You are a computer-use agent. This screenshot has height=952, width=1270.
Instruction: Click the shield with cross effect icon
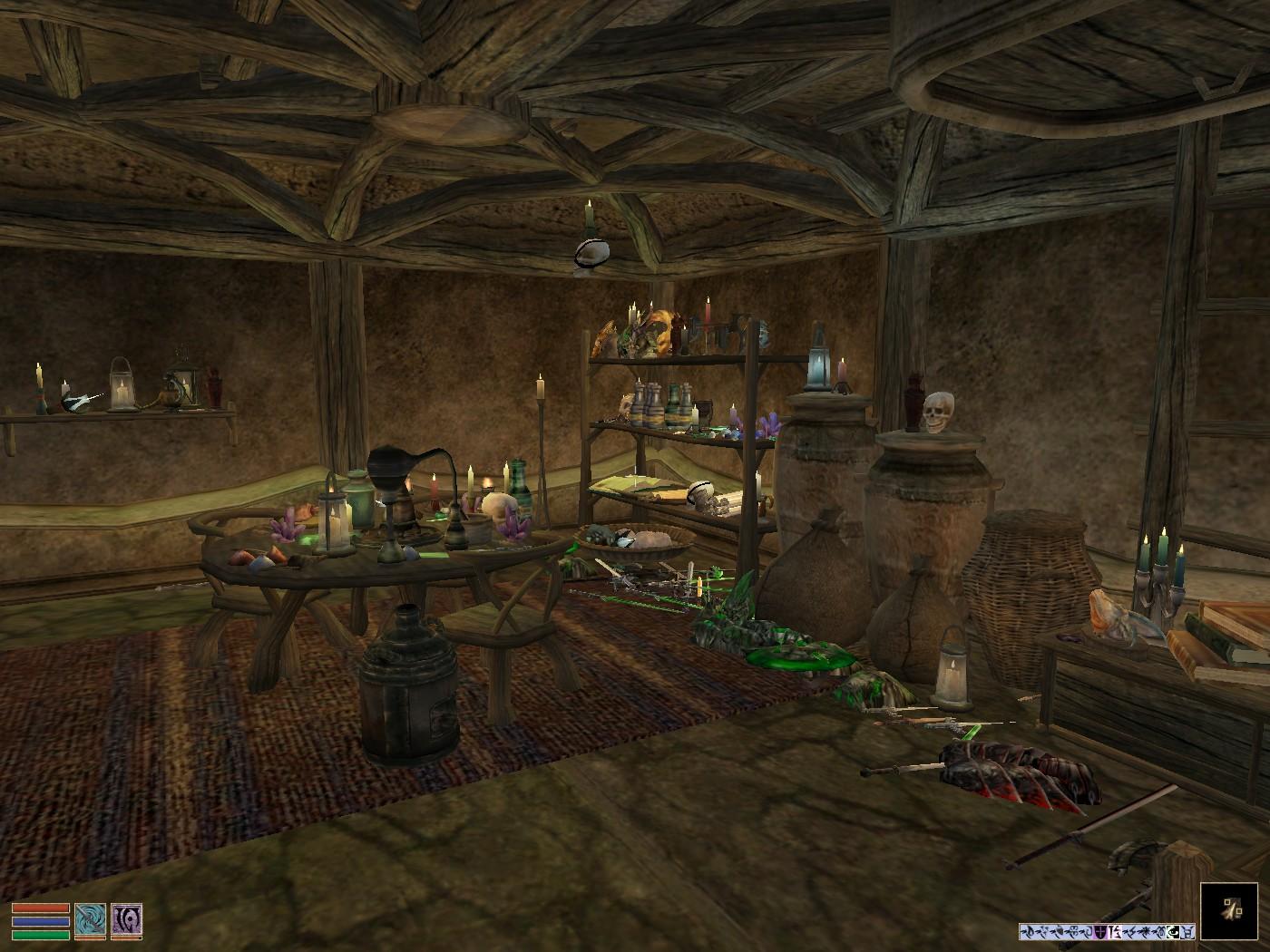pyautogui.click(x=1100, y=931)
